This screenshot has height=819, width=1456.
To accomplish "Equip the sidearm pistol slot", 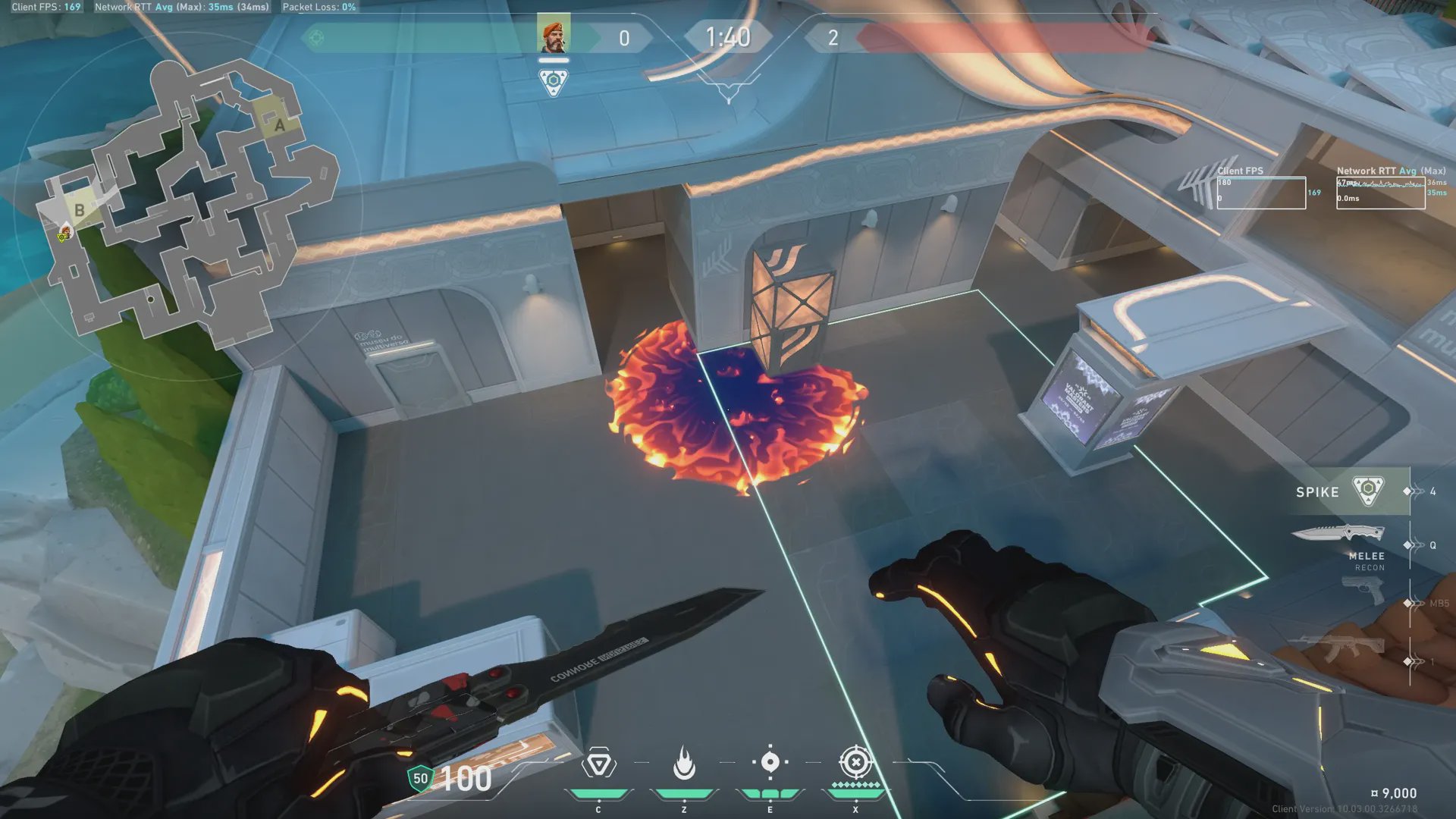I will tap(1362, 590).
